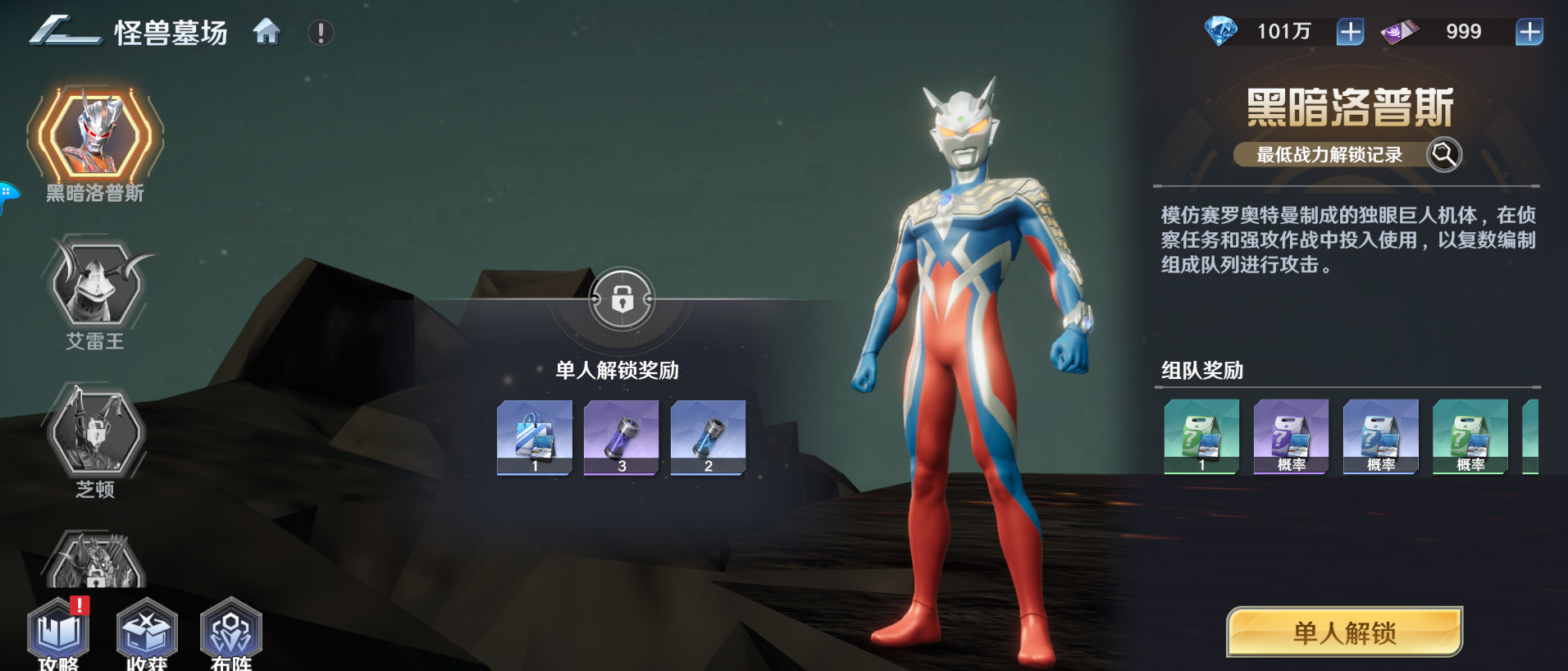Click the 单人解锁 solo unlock button
Image resolution: width=1568 pixels, height=671 pixels.
tap(1344, 632)
